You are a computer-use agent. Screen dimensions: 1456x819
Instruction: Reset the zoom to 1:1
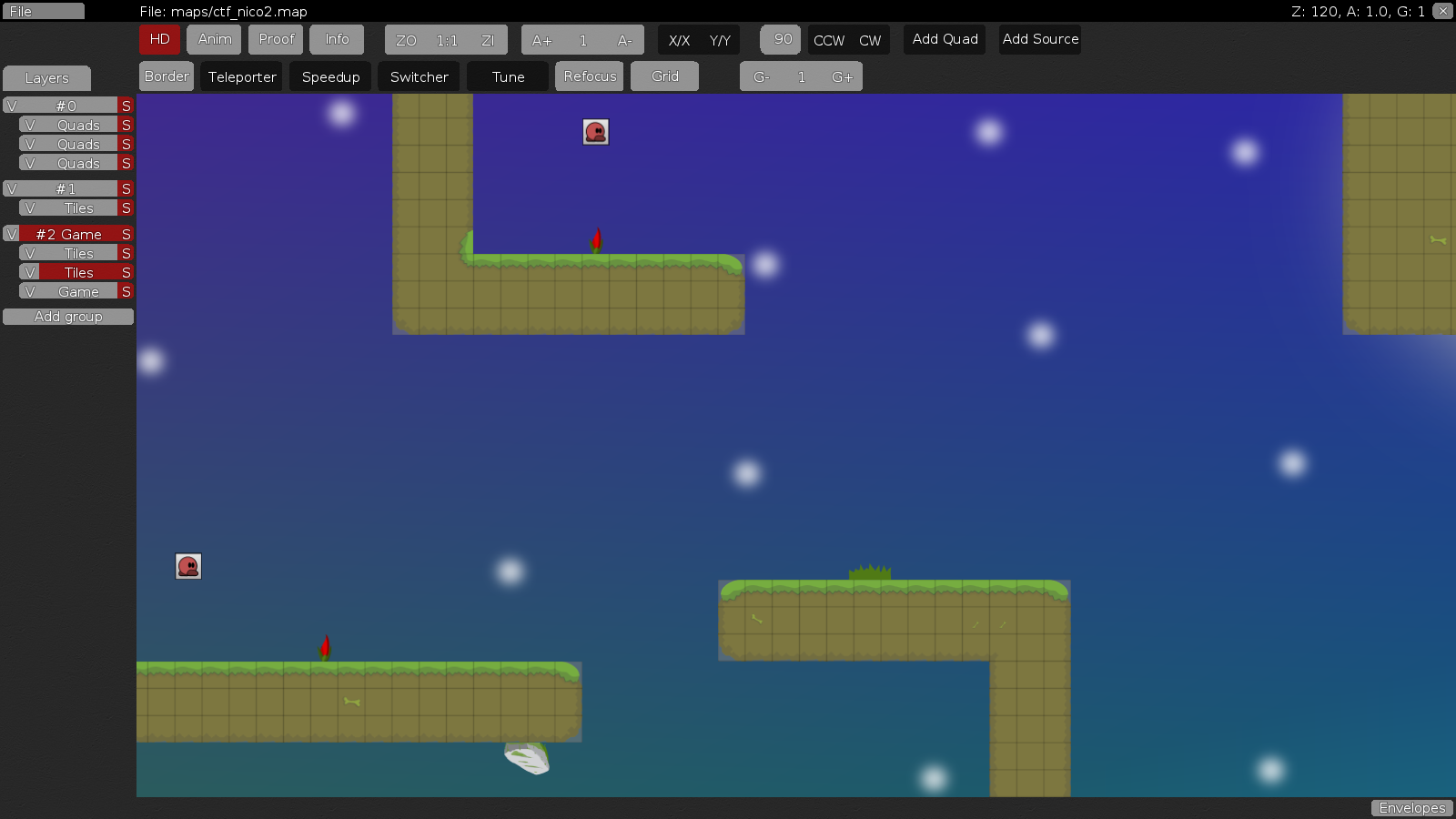[x=445, y=40]
